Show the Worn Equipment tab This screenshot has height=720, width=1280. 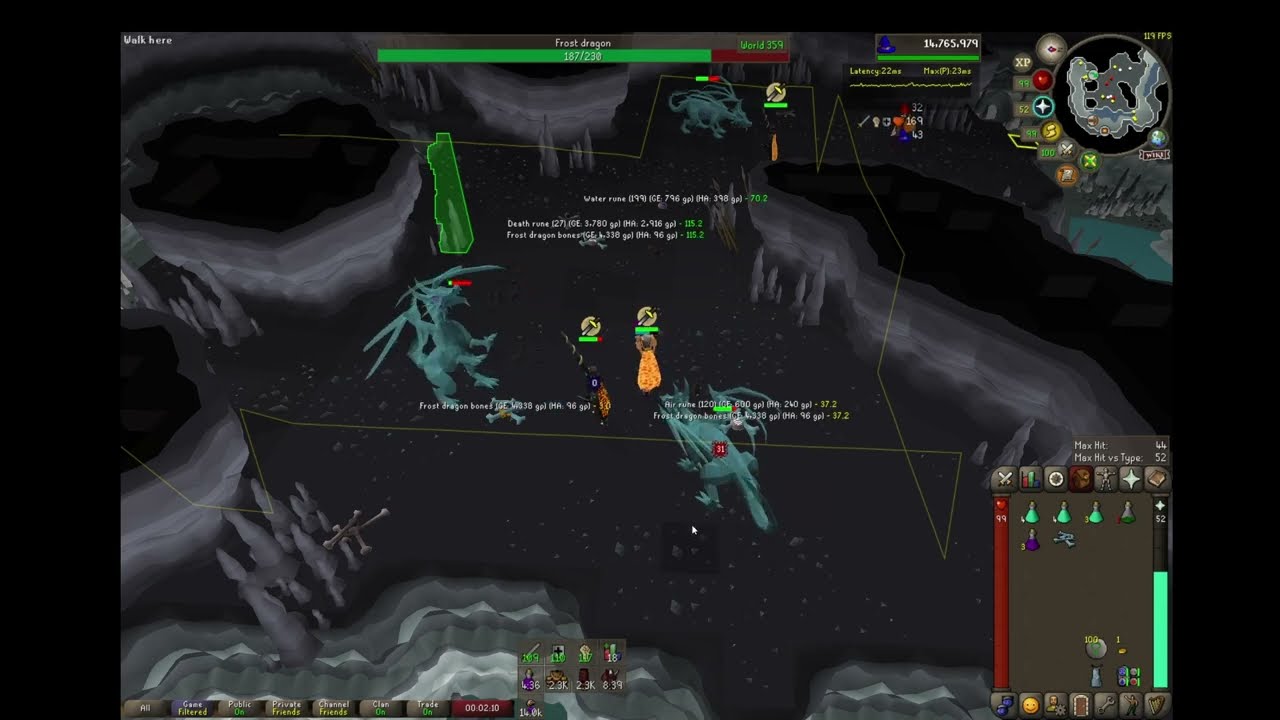coord(1105,480)
